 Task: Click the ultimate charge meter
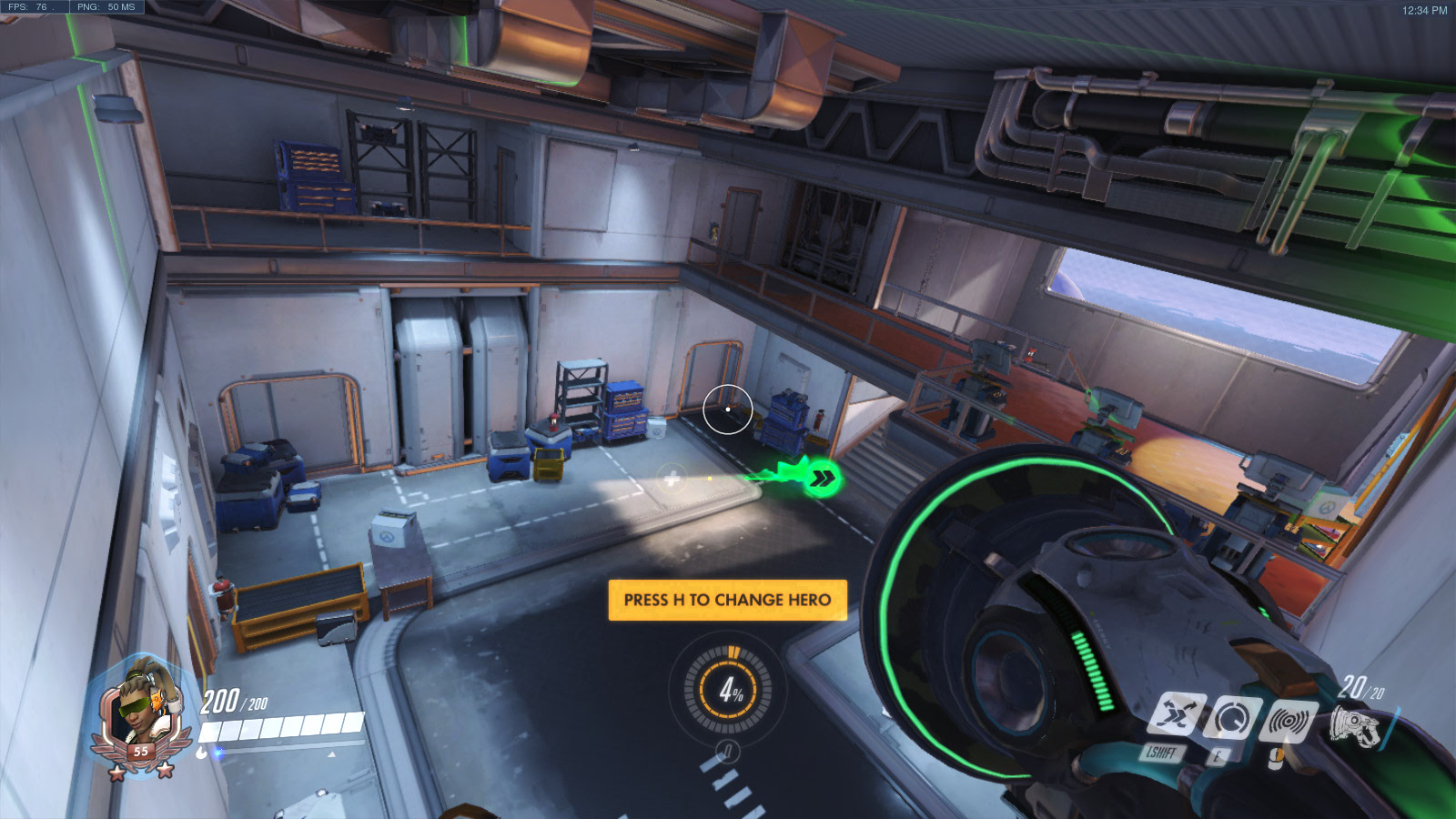click(728, 690)
